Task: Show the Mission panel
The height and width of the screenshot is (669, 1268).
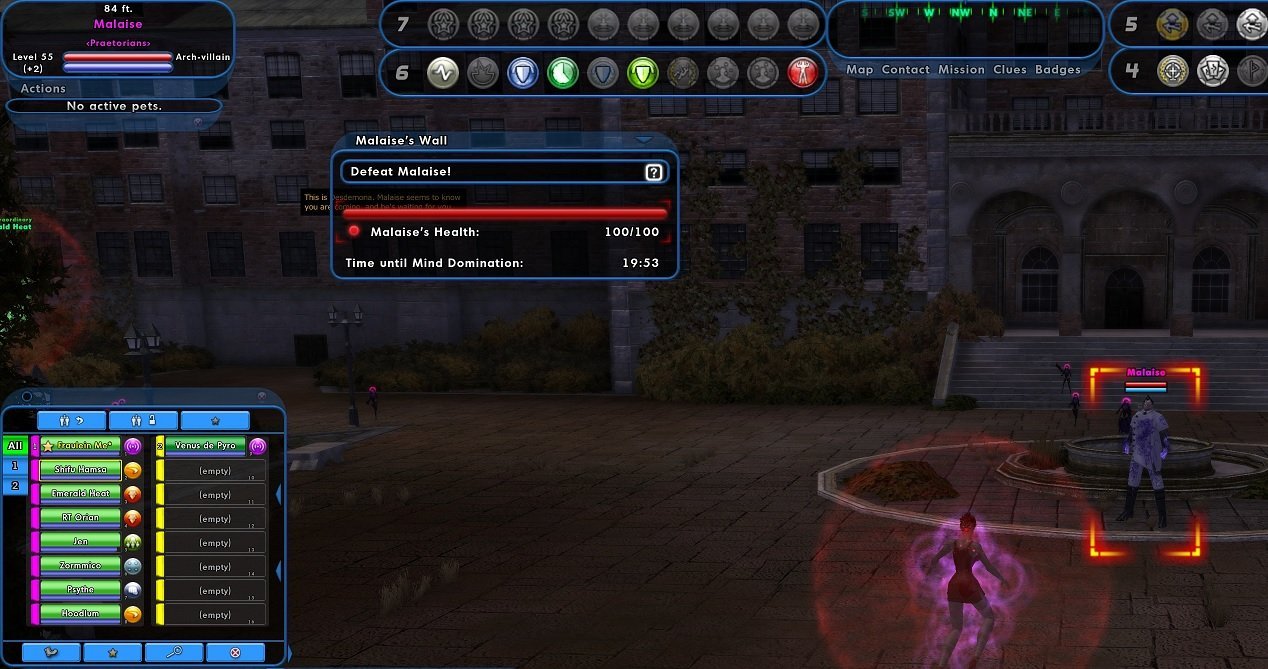Action: pos(961,70)
